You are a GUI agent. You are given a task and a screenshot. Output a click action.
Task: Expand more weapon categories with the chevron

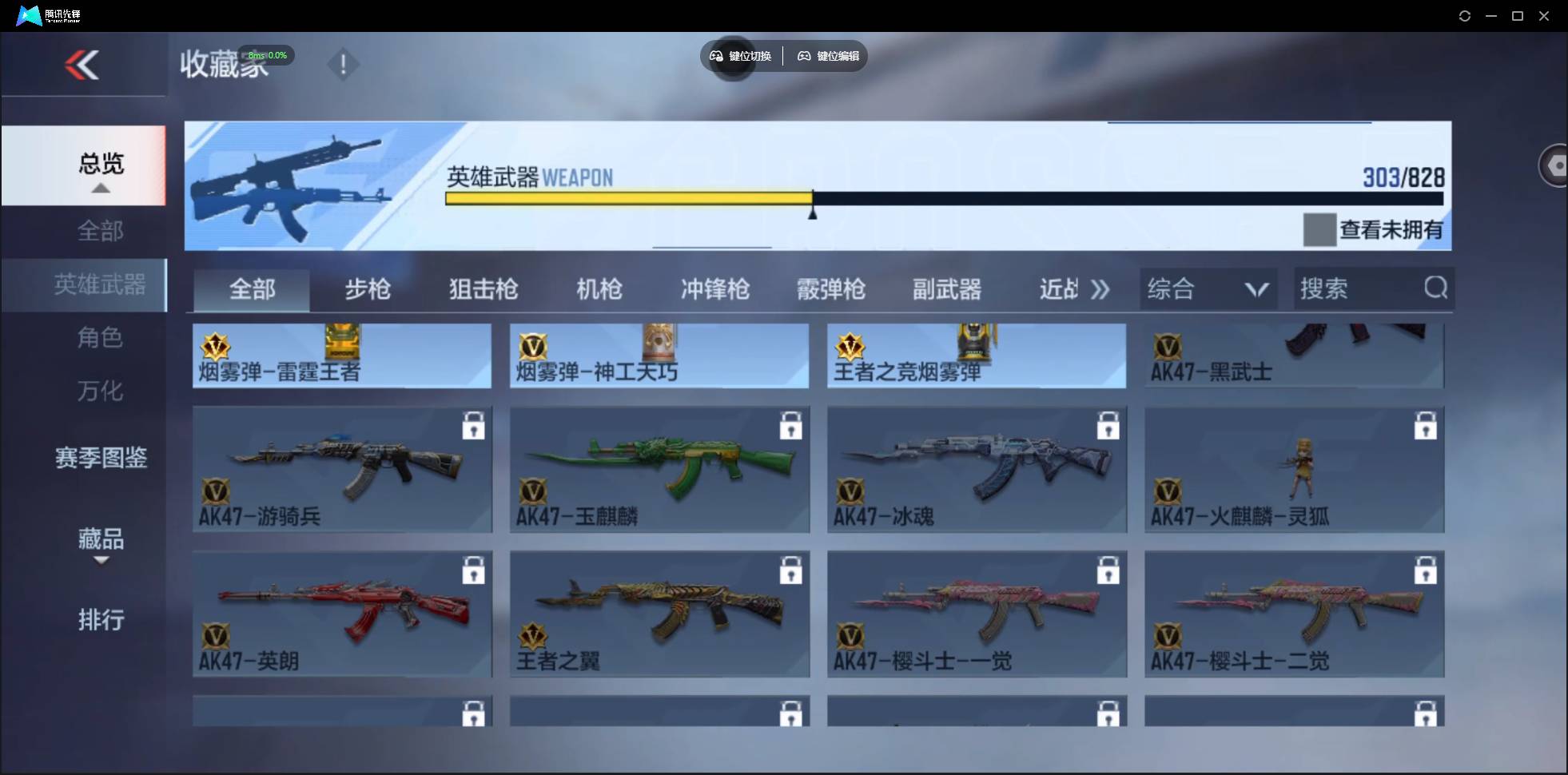tap(1100, 289)
